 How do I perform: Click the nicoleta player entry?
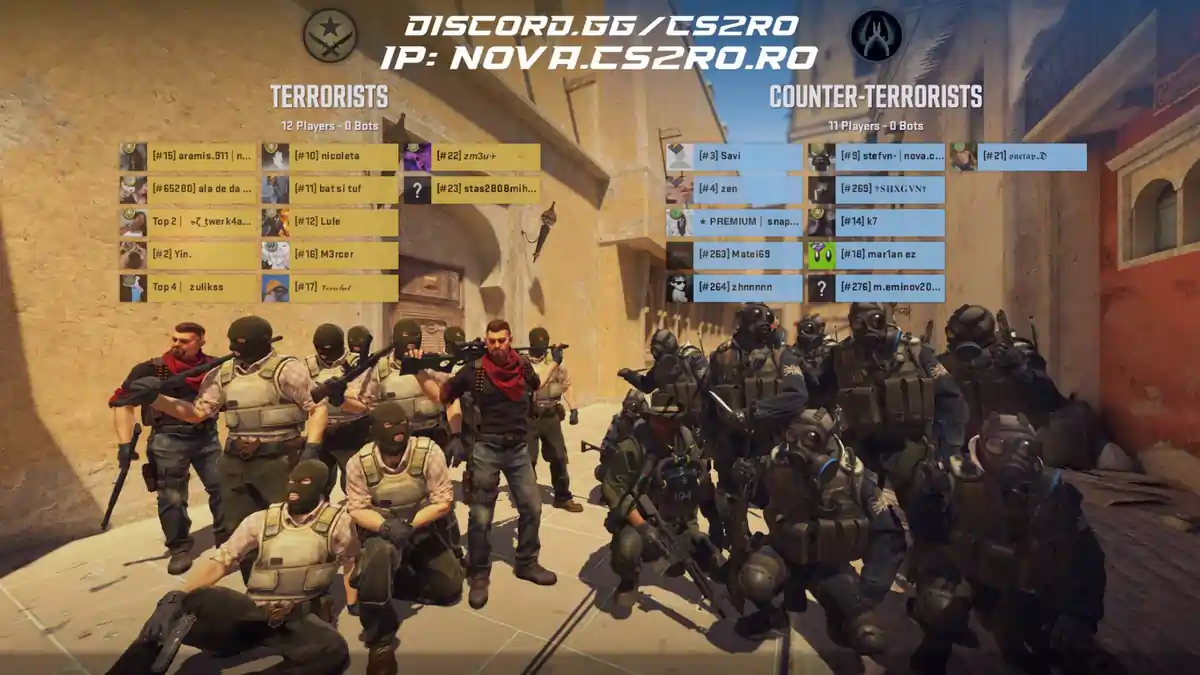click(330, 157)
